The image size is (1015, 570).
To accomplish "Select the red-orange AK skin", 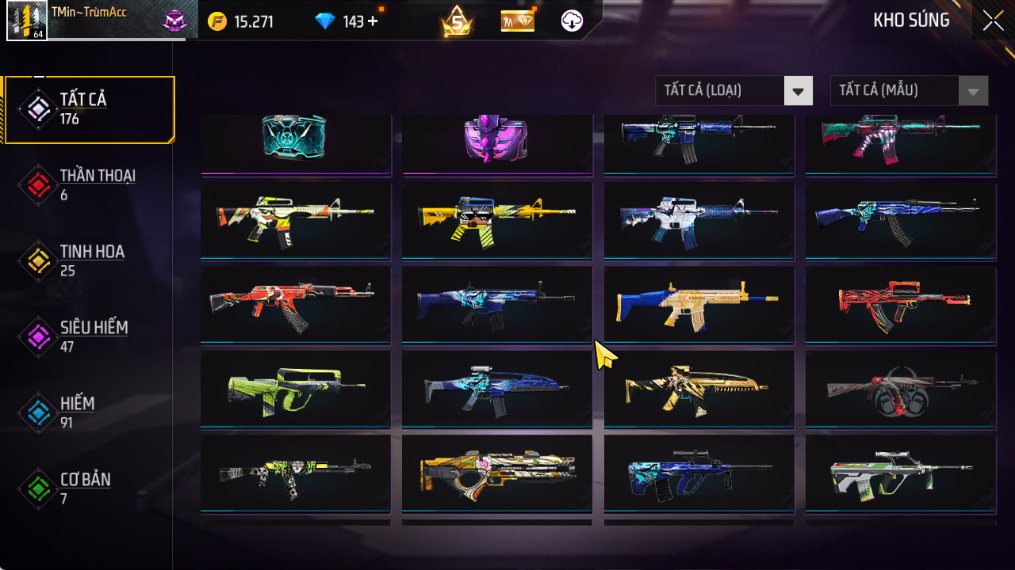I will (x=296, y=301).
